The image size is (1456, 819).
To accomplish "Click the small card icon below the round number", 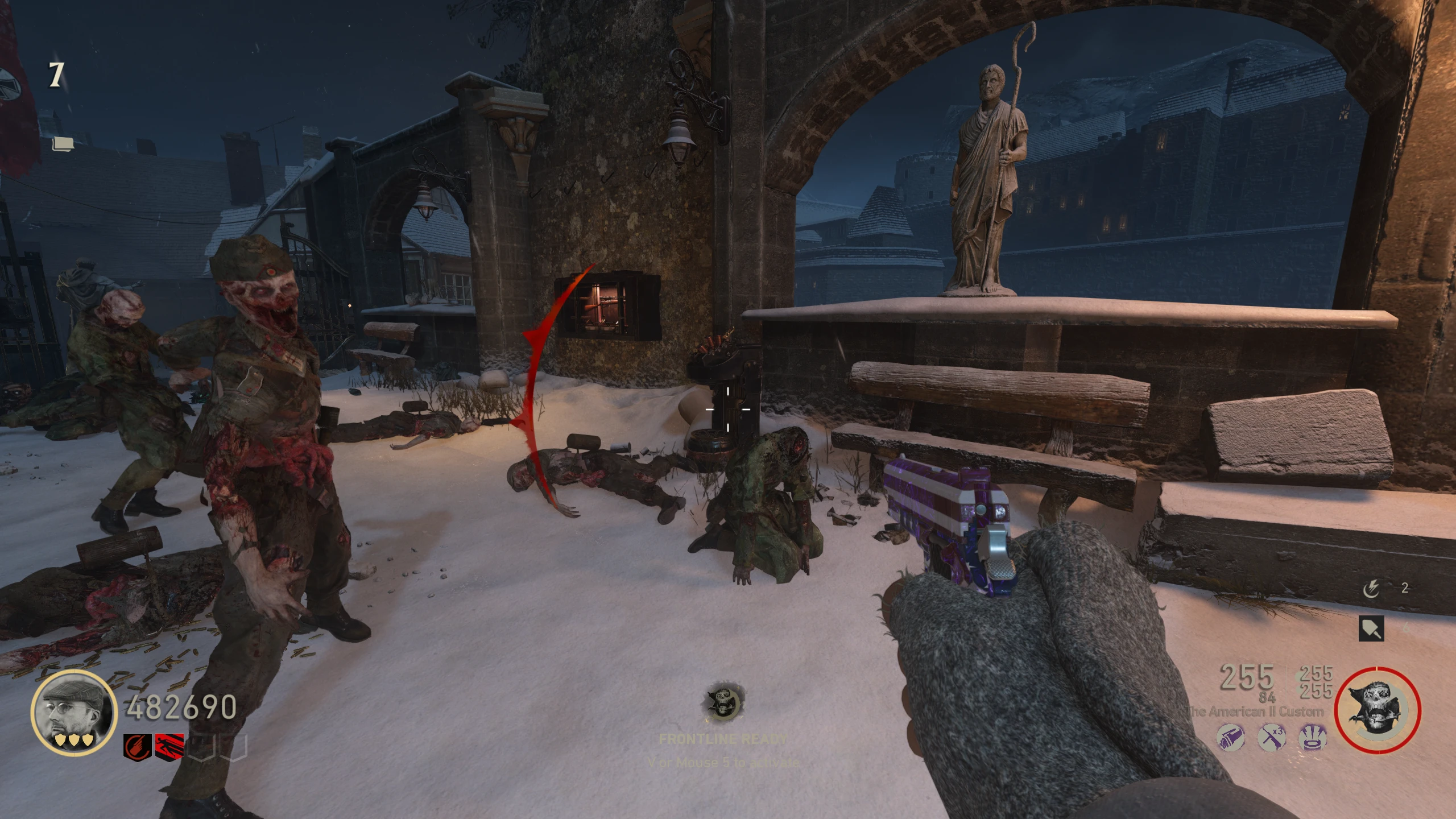I will [x=63, y=143].
